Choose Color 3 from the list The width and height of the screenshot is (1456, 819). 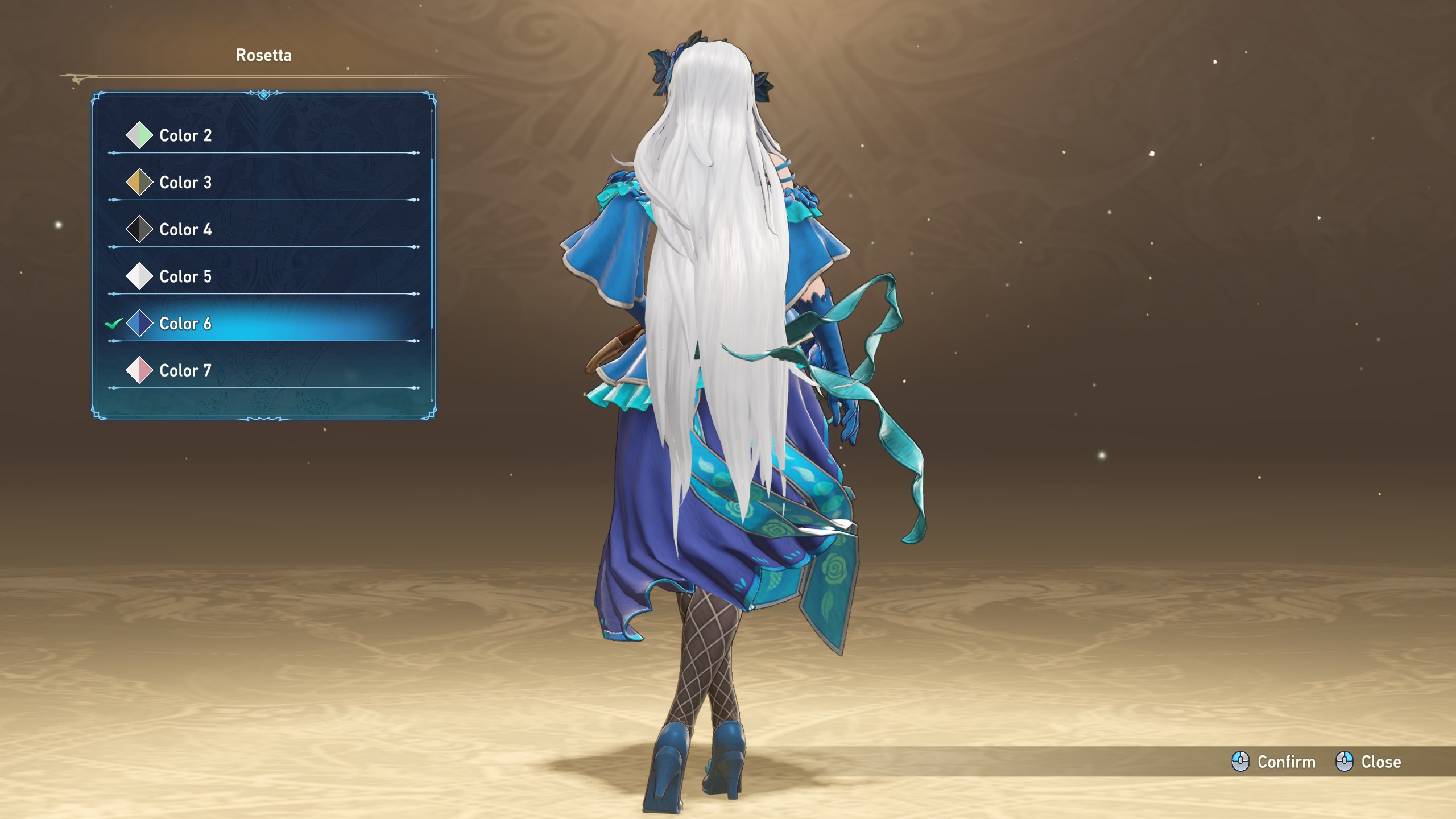(185, 183)
